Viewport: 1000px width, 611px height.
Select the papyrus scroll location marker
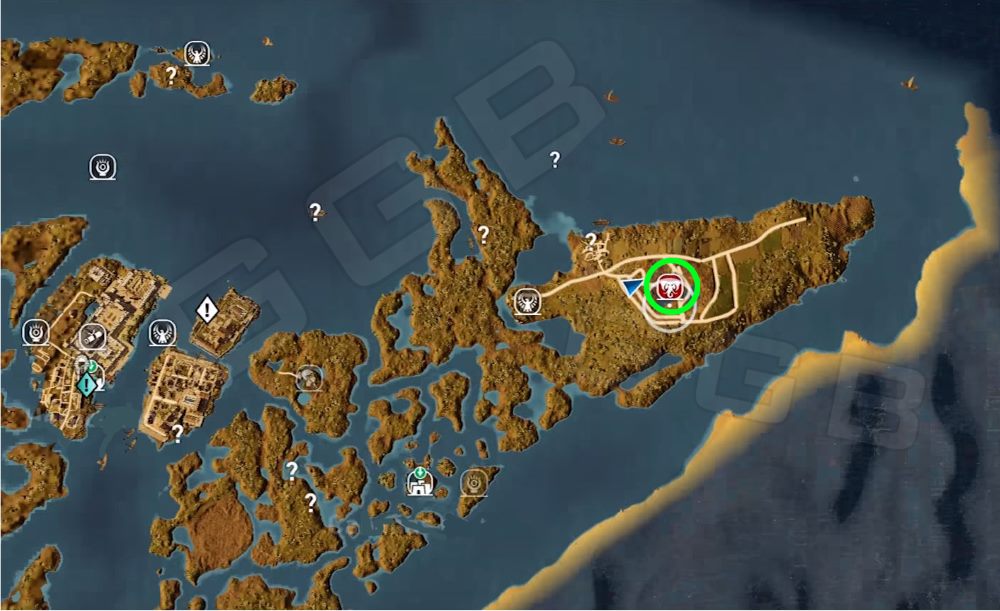pos(94,337)
